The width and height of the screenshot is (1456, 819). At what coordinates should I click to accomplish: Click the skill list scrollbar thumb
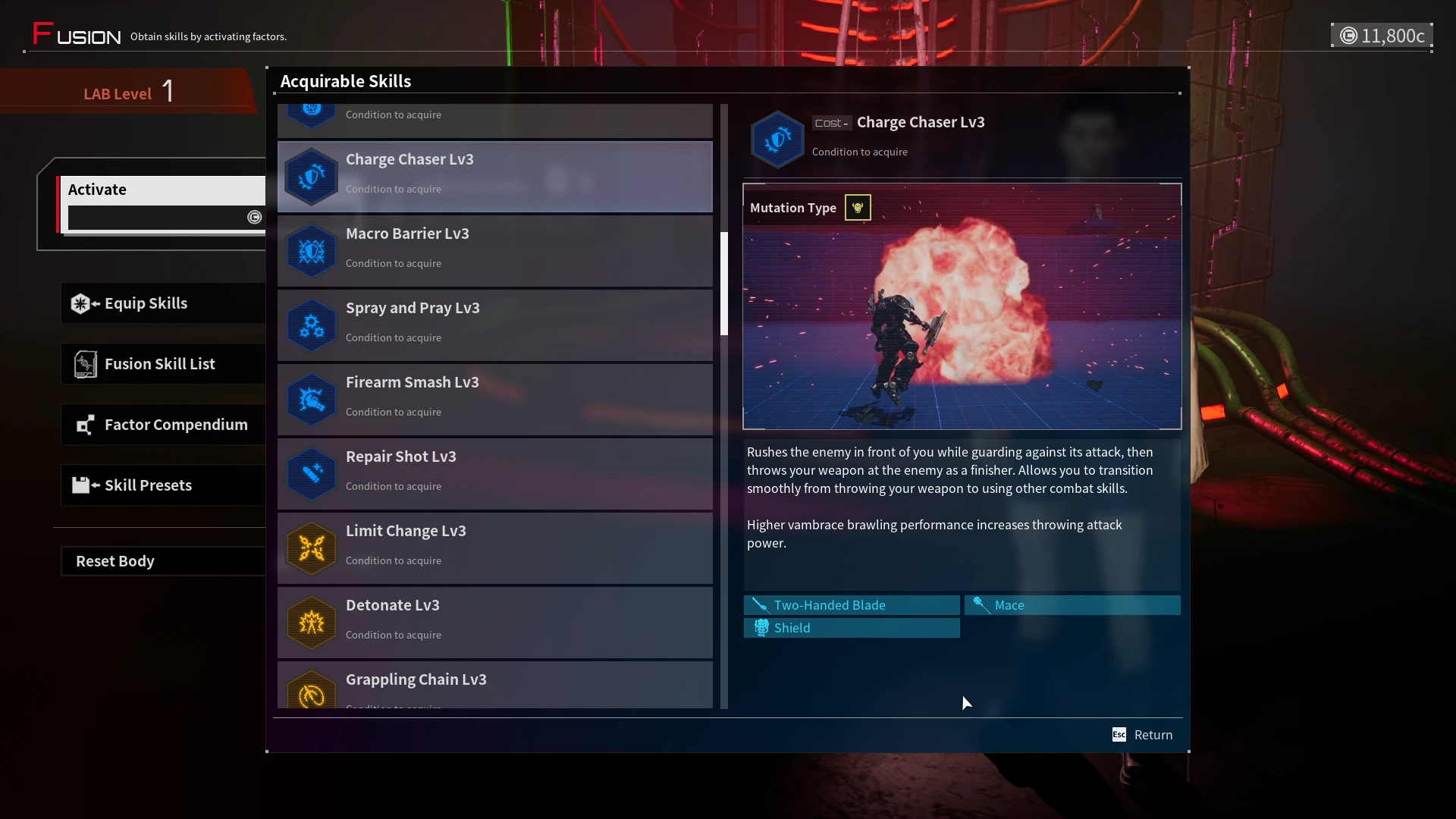[724, 284]
